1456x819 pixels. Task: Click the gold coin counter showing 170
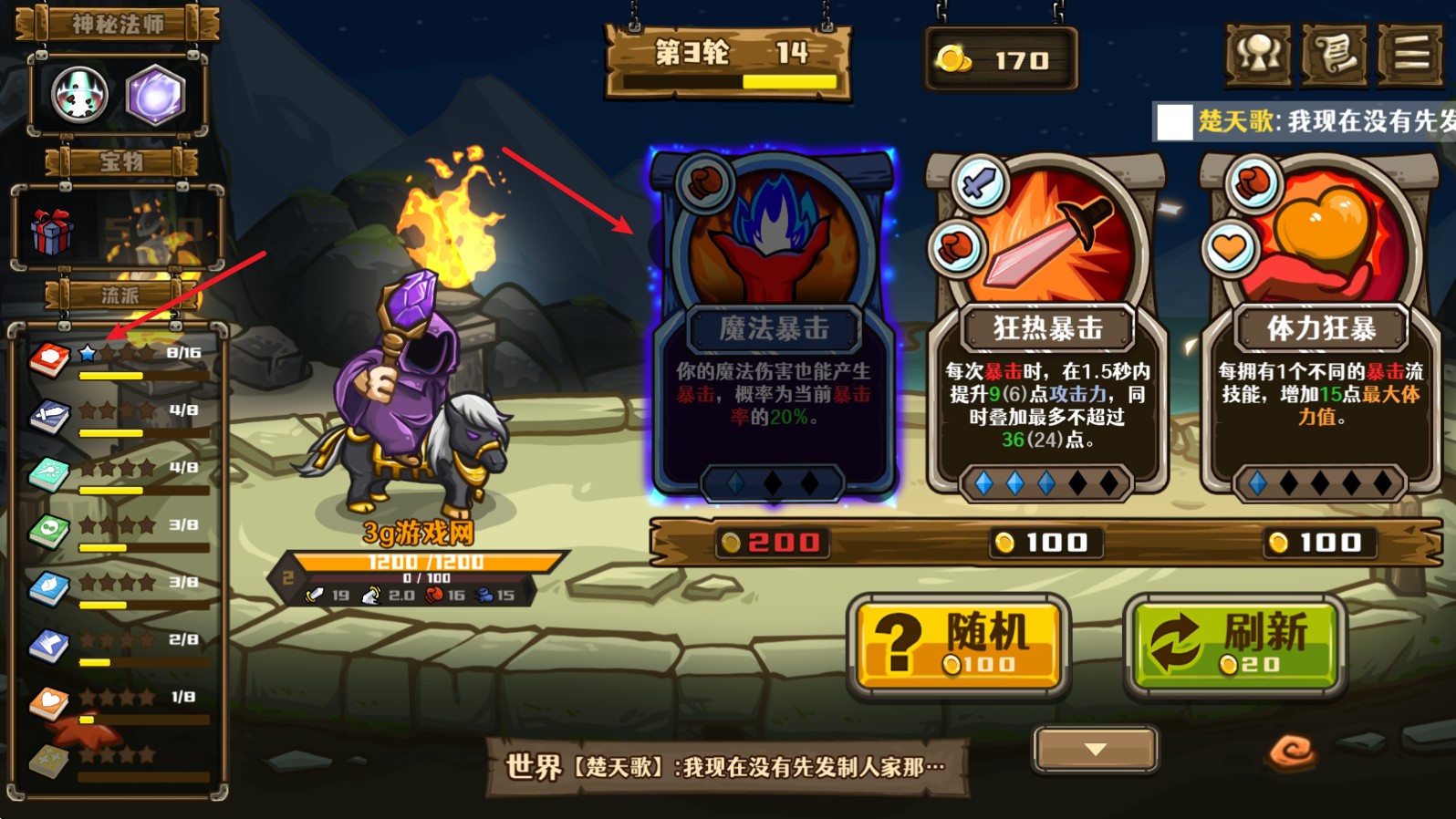pyautogui.click(x=1000, y=60)
